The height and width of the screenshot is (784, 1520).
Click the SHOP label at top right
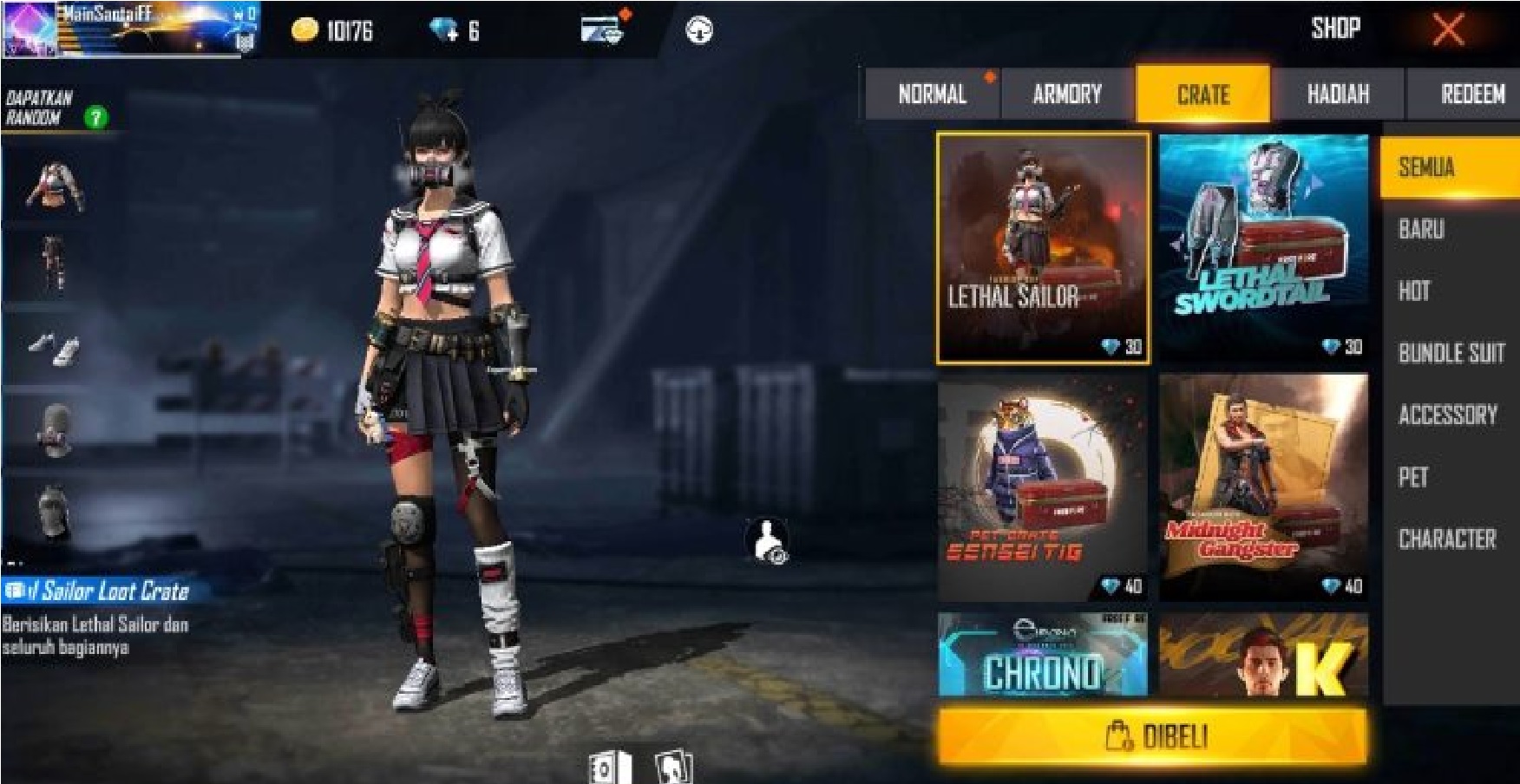1336,29
